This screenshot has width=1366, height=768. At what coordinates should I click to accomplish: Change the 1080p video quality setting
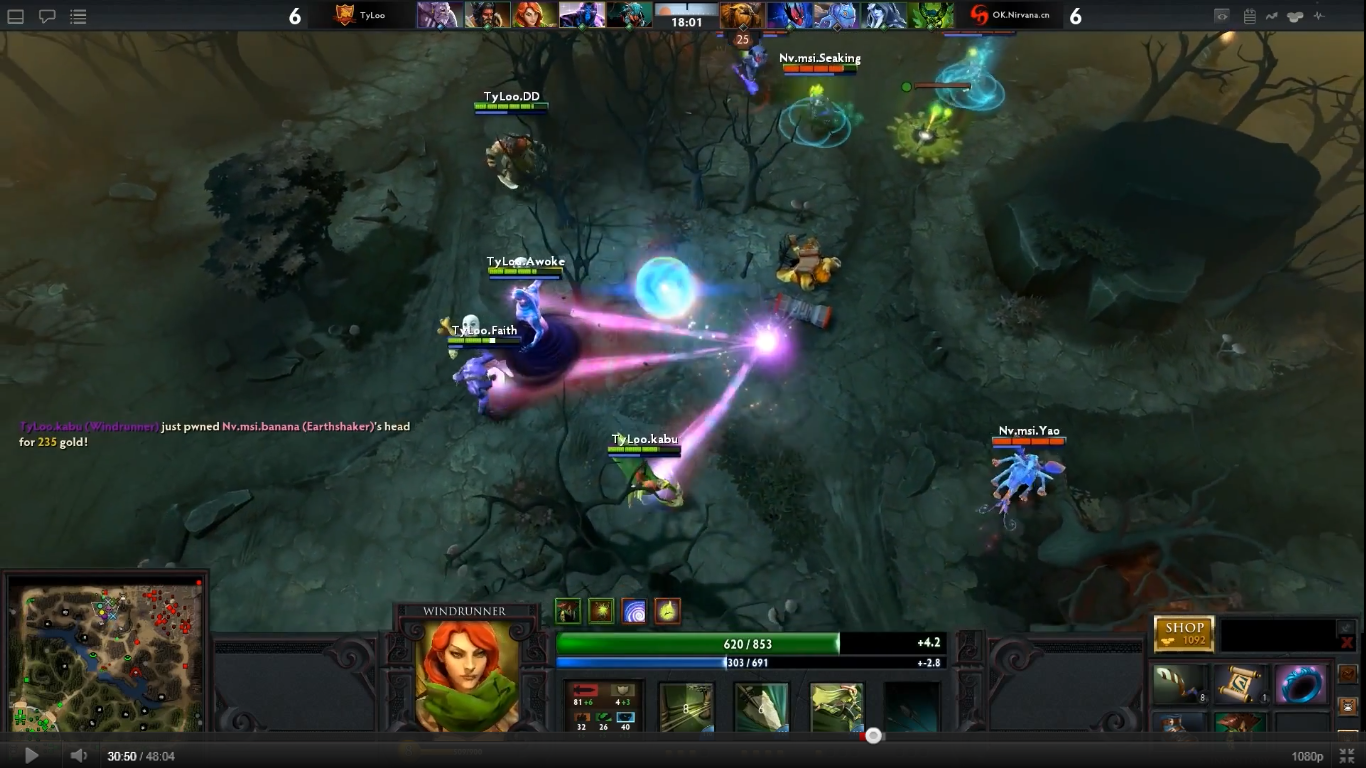point(1307,757)
